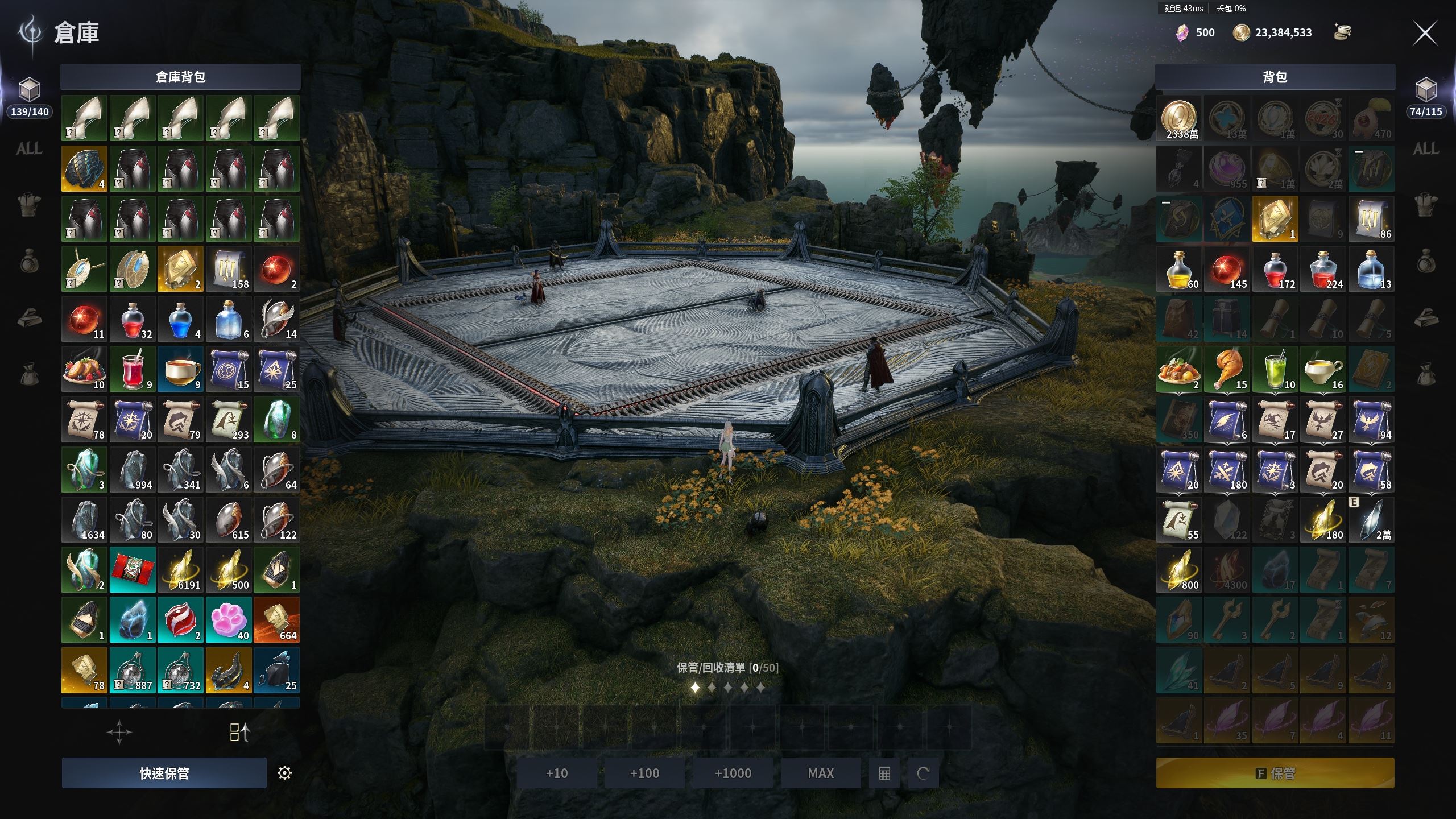The height and width of the screenshot is (819, 1456).
Task: Select the warehouse ALL filter tab
Action: tap(29, 149)
